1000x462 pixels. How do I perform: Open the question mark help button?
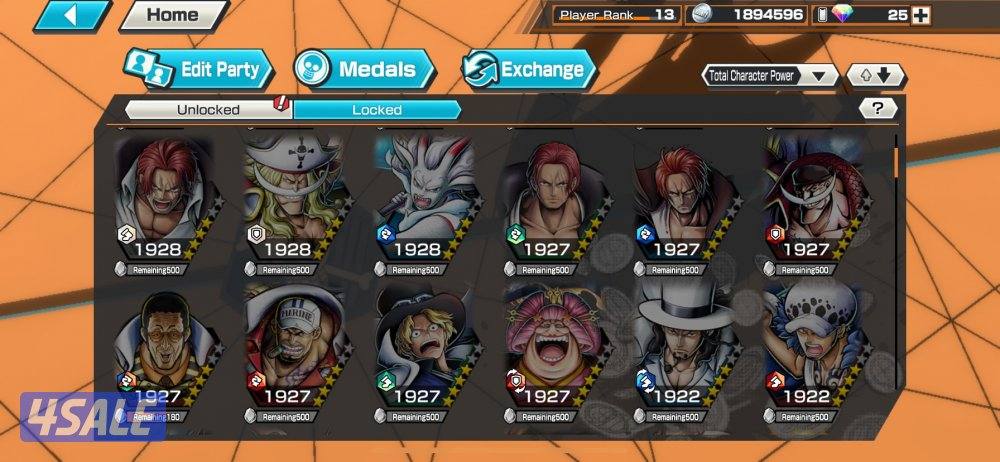pos(878,109)
